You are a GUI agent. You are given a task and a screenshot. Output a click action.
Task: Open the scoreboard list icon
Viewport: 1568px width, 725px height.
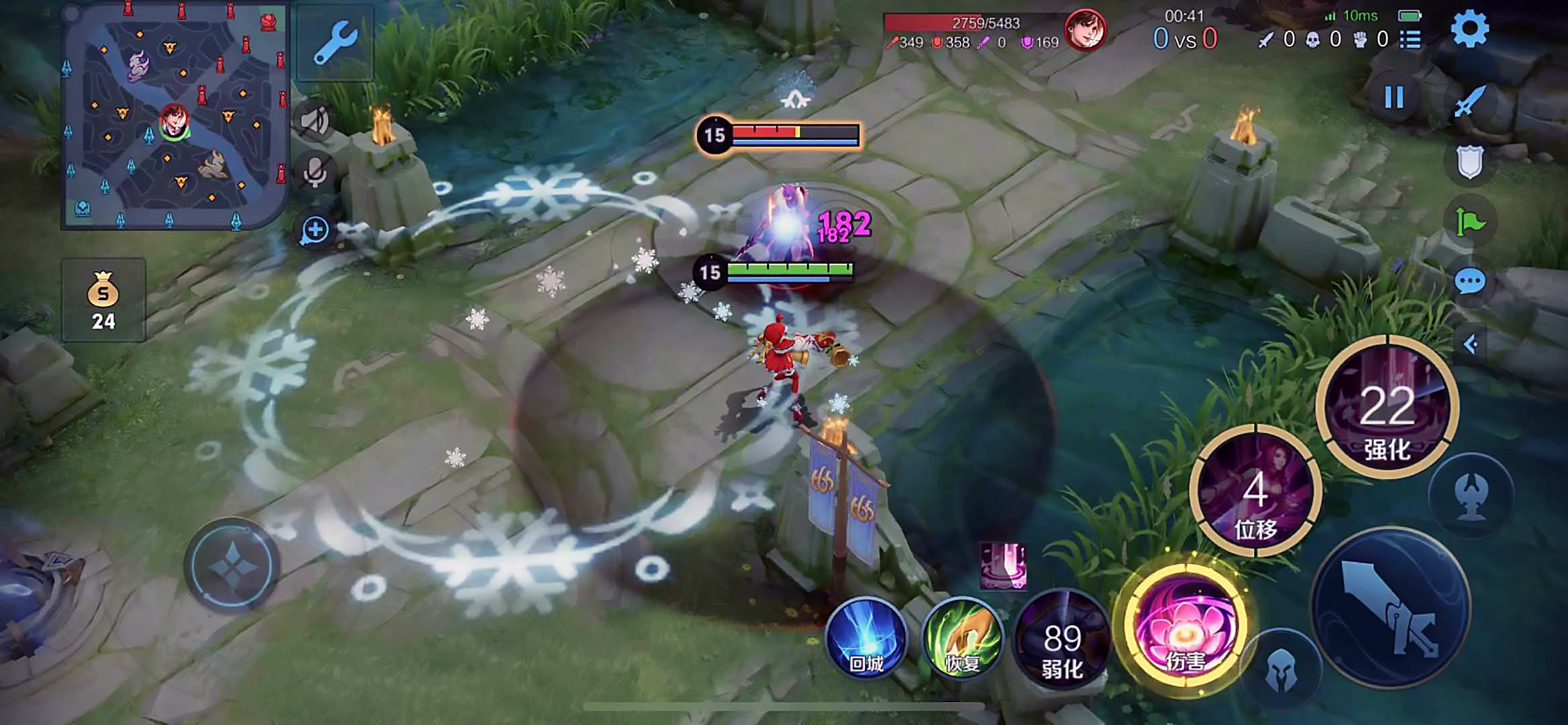coord(1410,40)
